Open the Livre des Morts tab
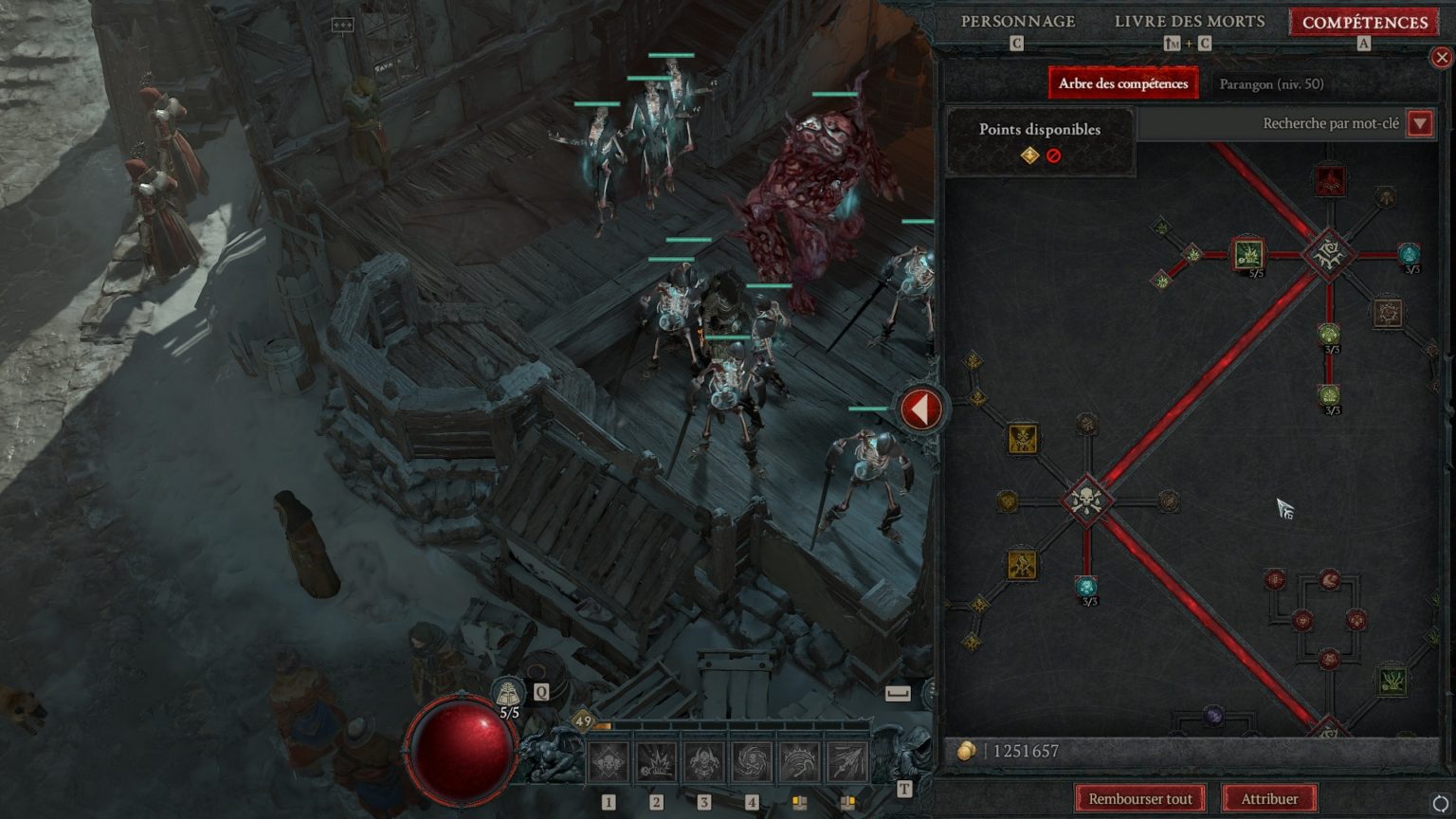This screenshot has width=1456, height=819. (x=1190, y=22)
